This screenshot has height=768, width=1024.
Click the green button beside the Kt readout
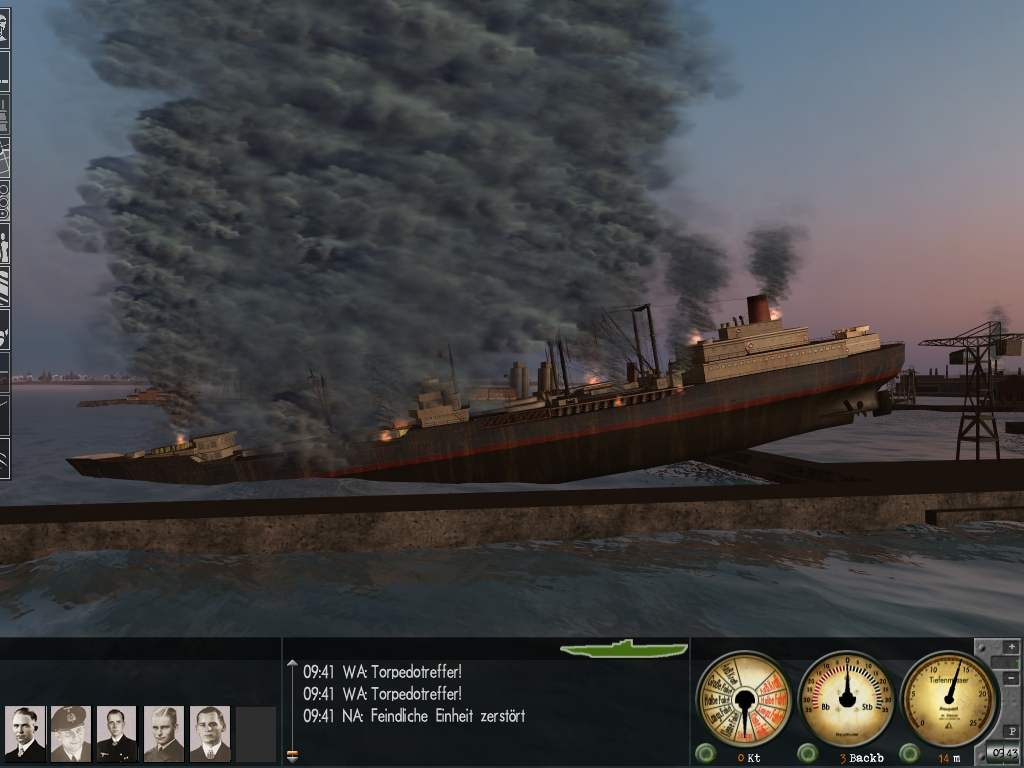click(706, 753)
